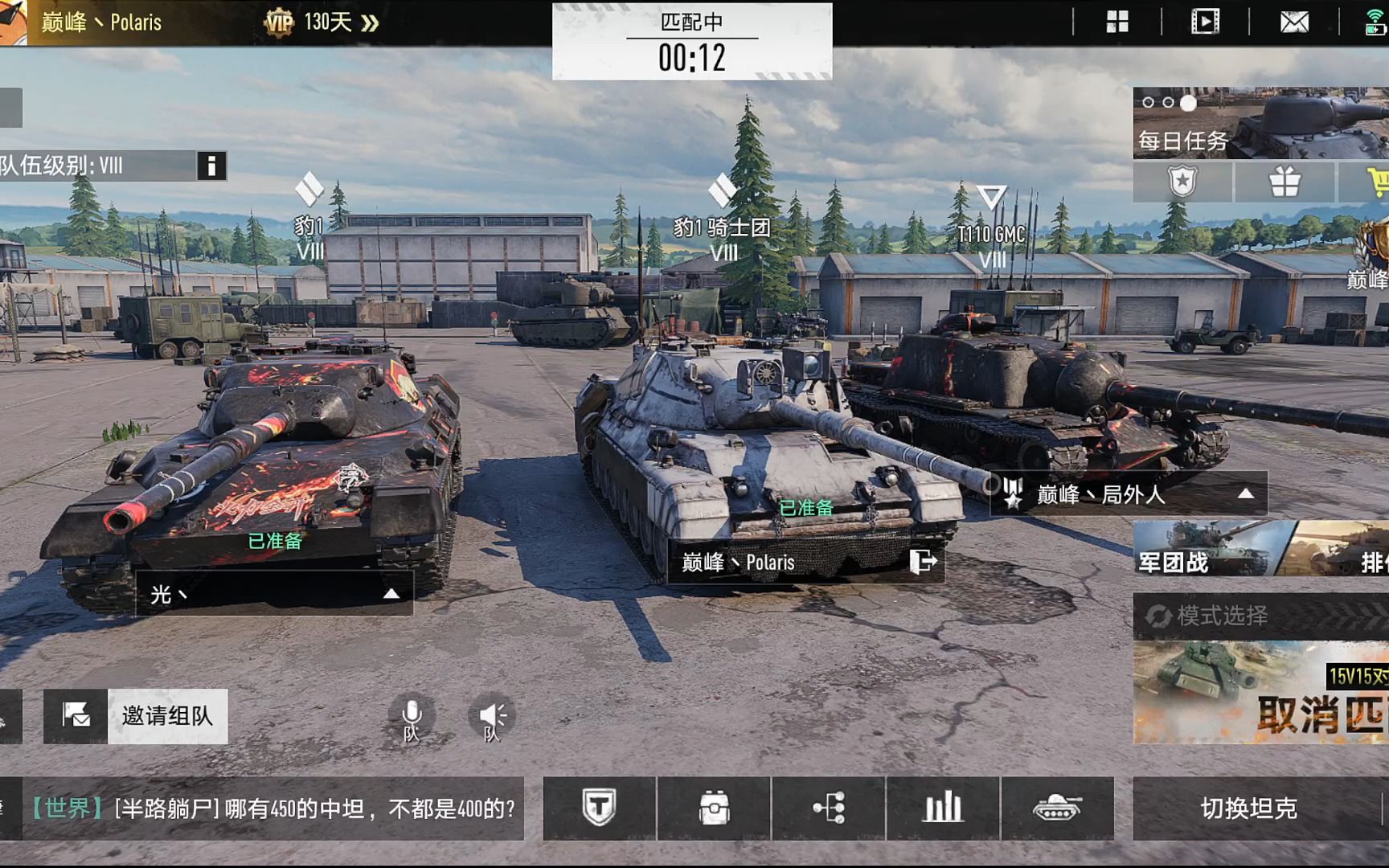This screenshot has height=868, width=1389.
Task: Open the shield star badge icon
Action: tap(1182, 182)
